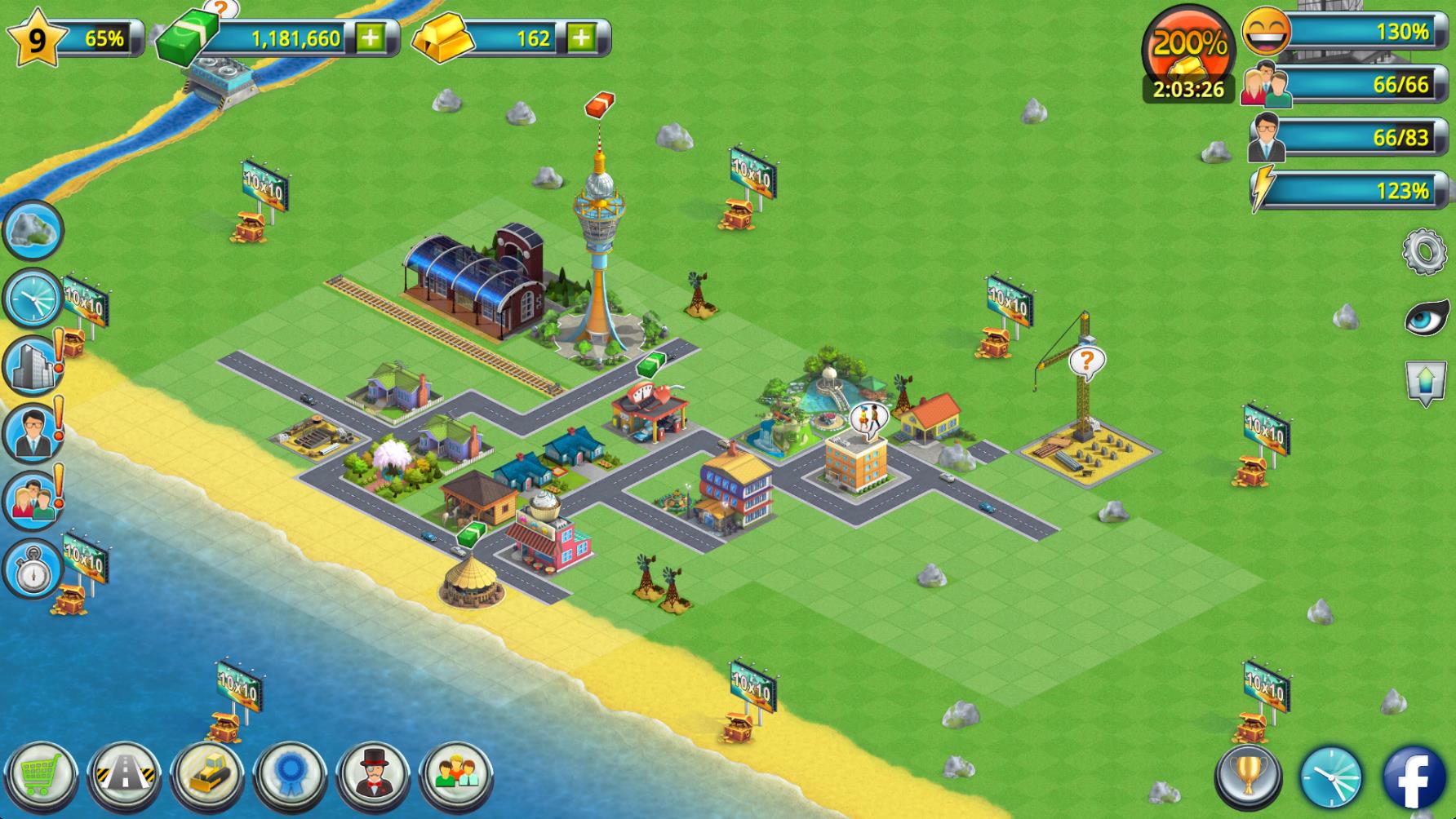Open the citizens population alert button
This screenshot has width=1456, height=819.
[x=33, y=500]
